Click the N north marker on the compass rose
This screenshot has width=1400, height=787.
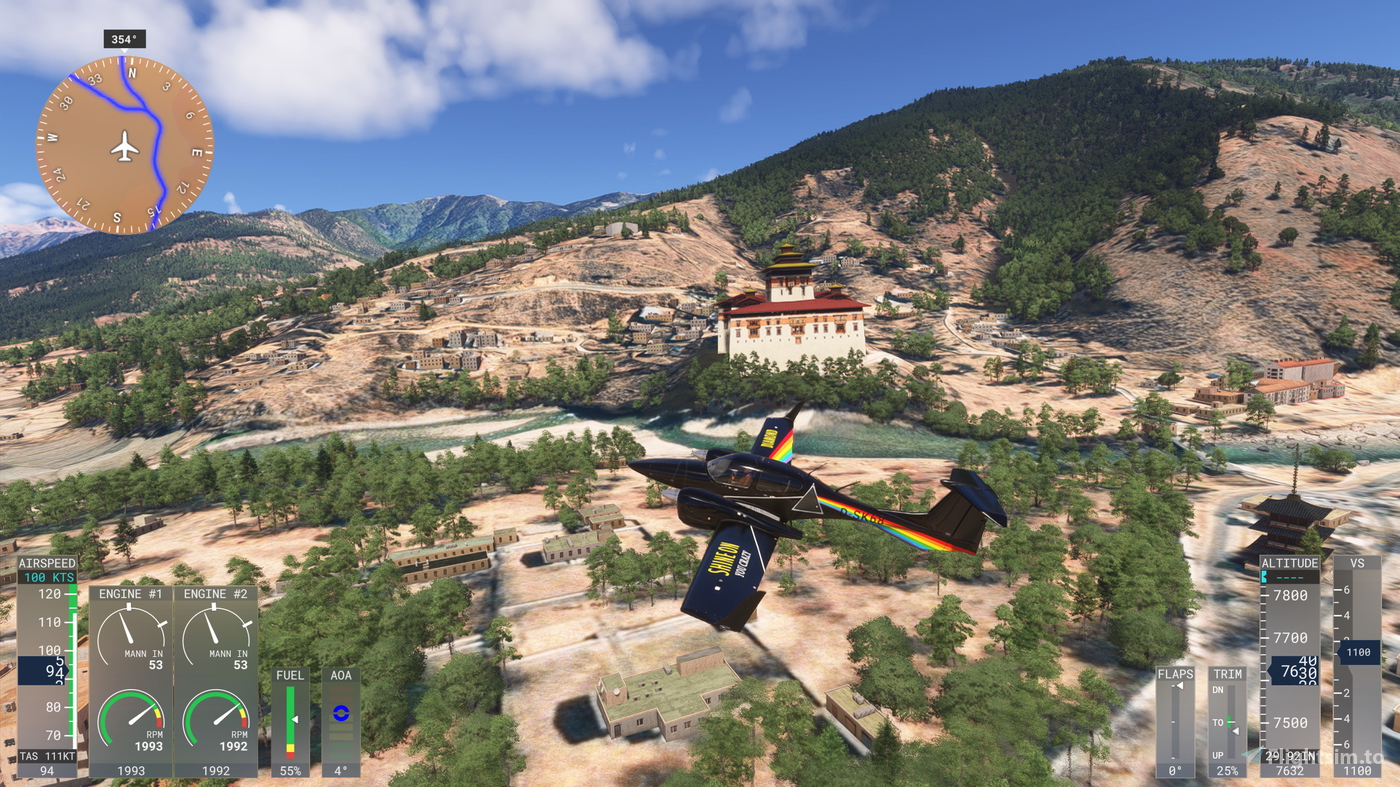pos(133,72)
